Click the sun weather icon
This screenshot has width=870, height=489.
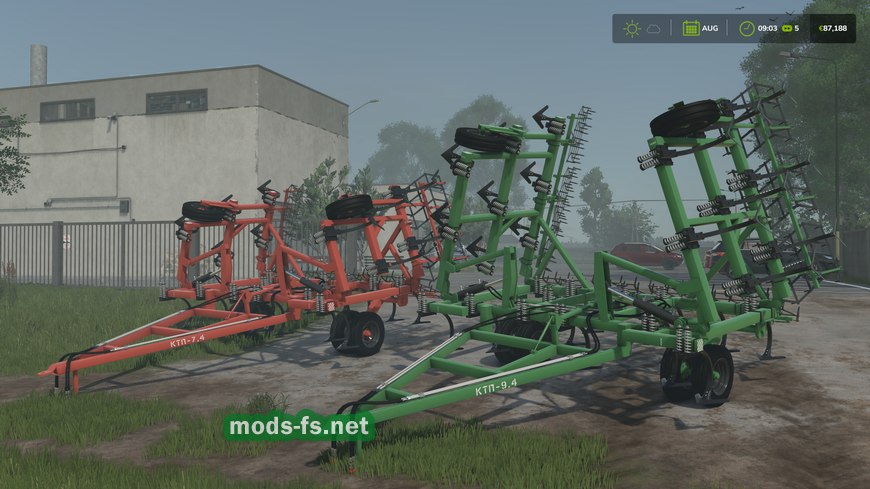click(x=631, y=28)
